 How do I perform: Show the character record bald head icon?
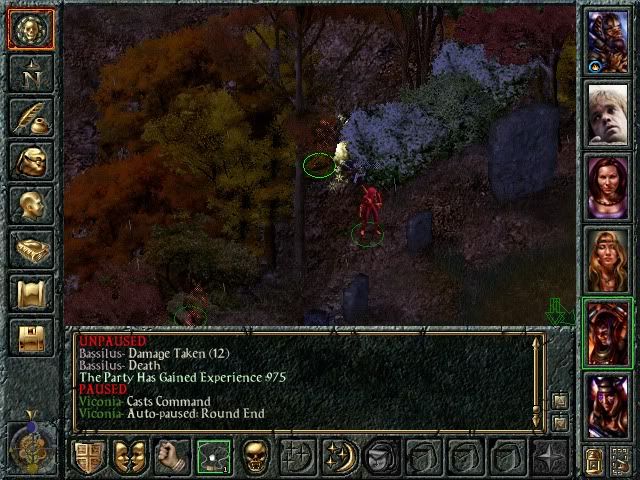[x=30, y=205]
